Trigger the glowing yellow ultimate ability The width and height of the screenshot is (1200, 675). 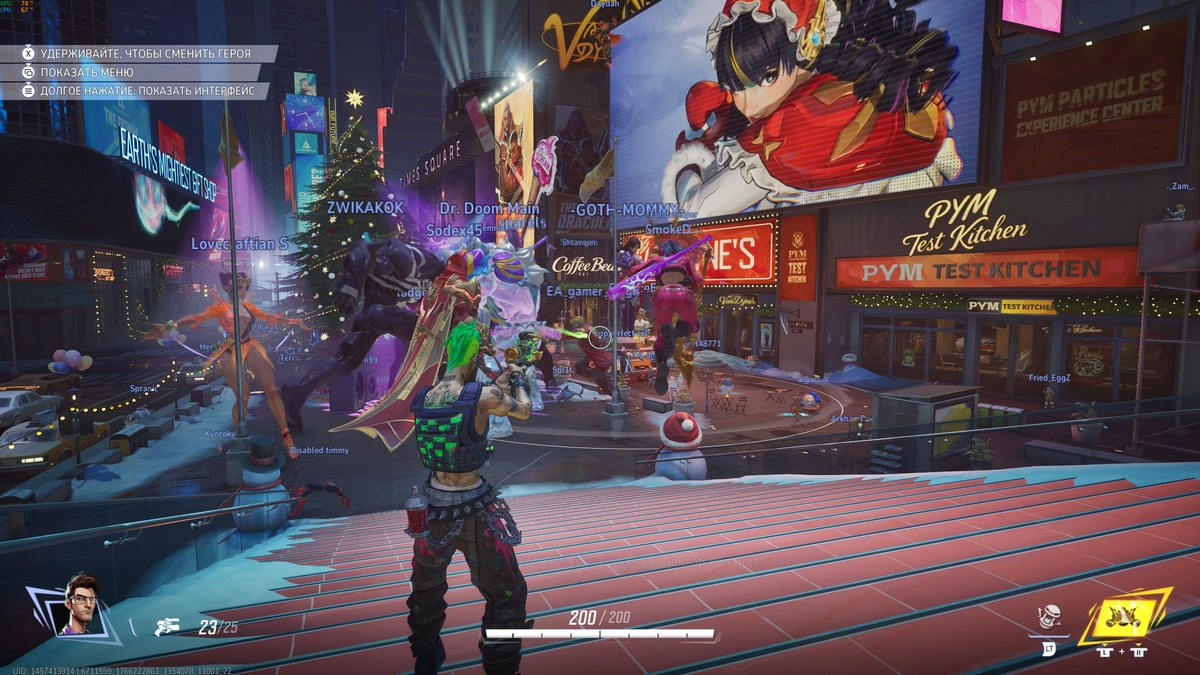click(x=1124, y=615)
